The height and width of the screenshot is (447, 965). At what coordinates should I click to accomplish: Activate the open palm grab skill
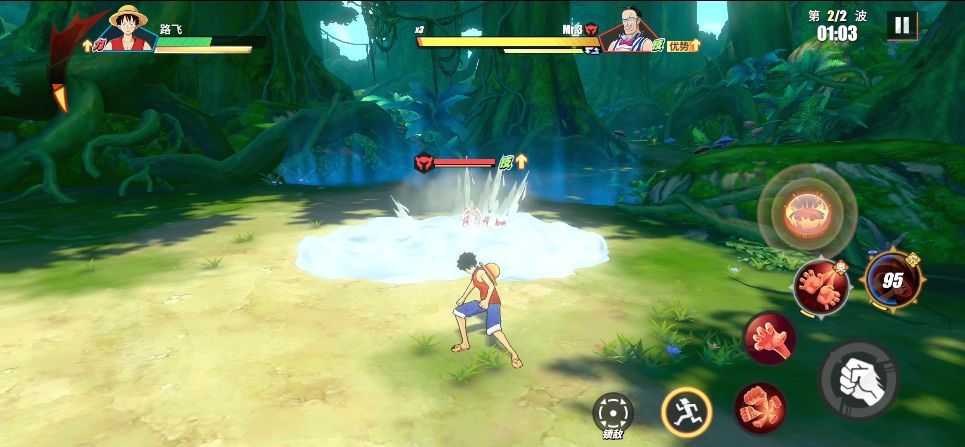(x=769, y=338)
